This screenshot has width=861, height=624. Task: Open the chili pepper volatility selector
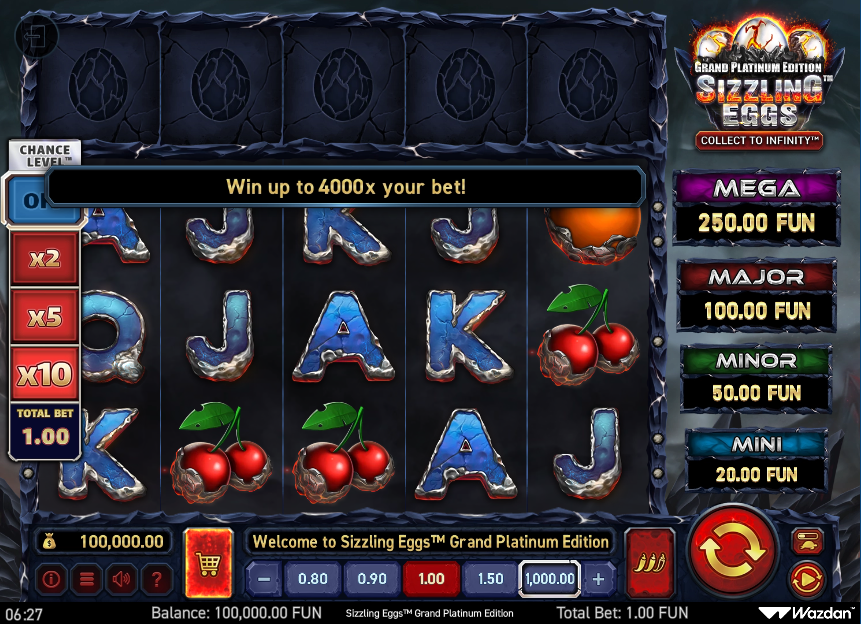(x=649, y=563)
